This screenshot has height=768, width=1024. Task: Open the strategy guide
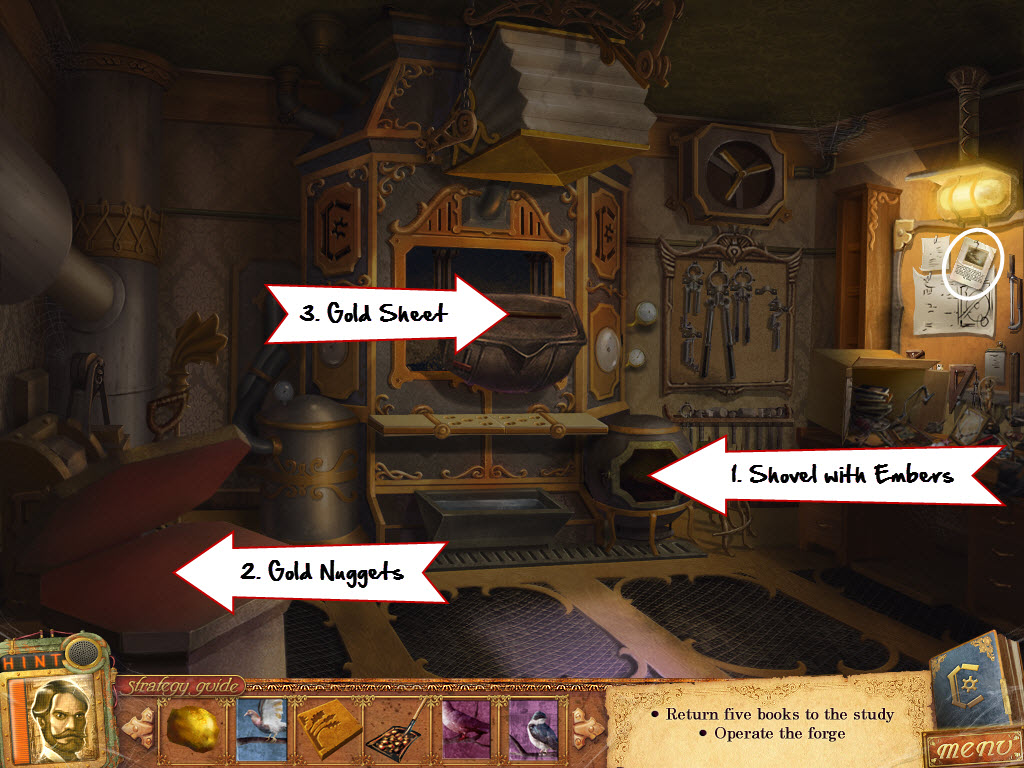[x=181, y=685]
